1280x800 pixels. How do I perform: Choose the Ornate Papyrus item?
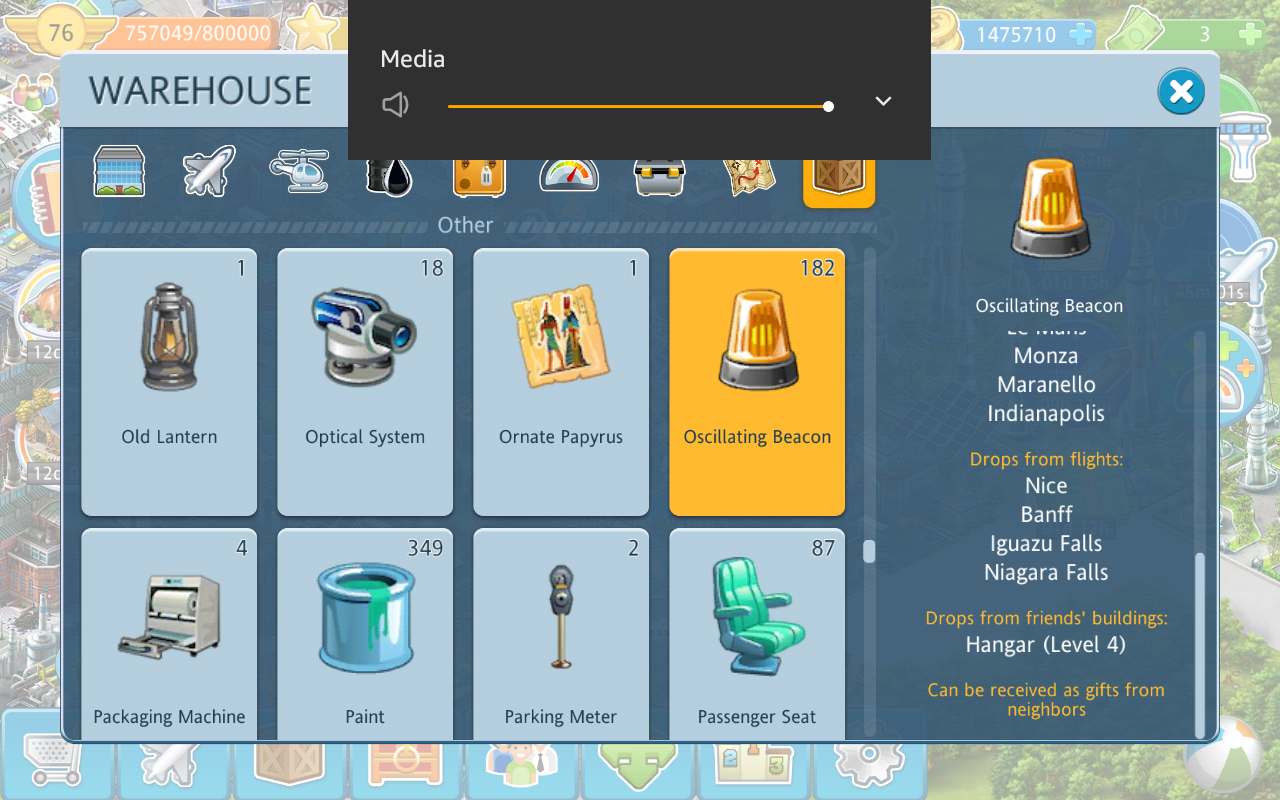pos(561,381)
